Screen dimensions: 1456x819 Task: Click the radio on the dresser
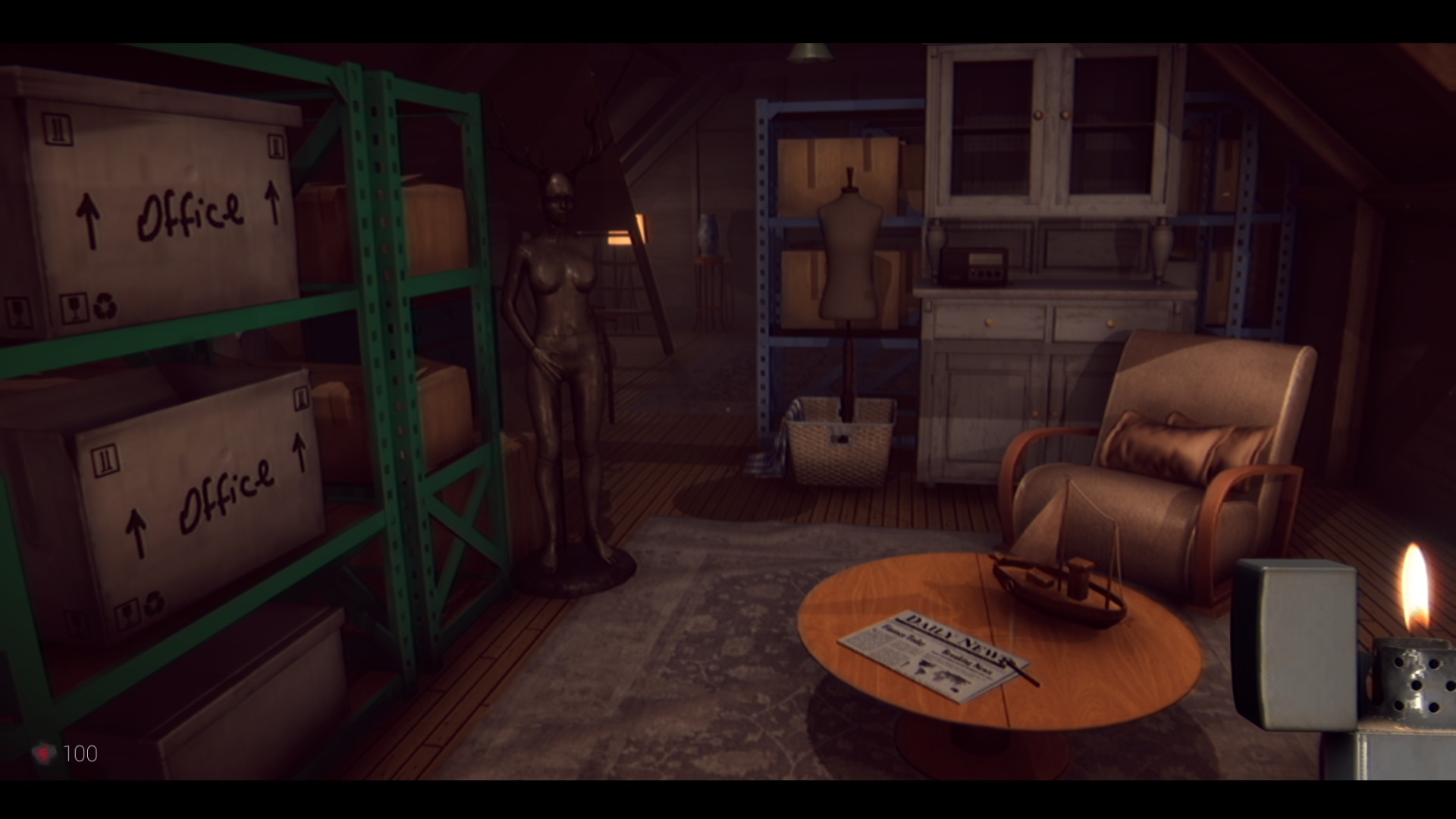point(974,265)
